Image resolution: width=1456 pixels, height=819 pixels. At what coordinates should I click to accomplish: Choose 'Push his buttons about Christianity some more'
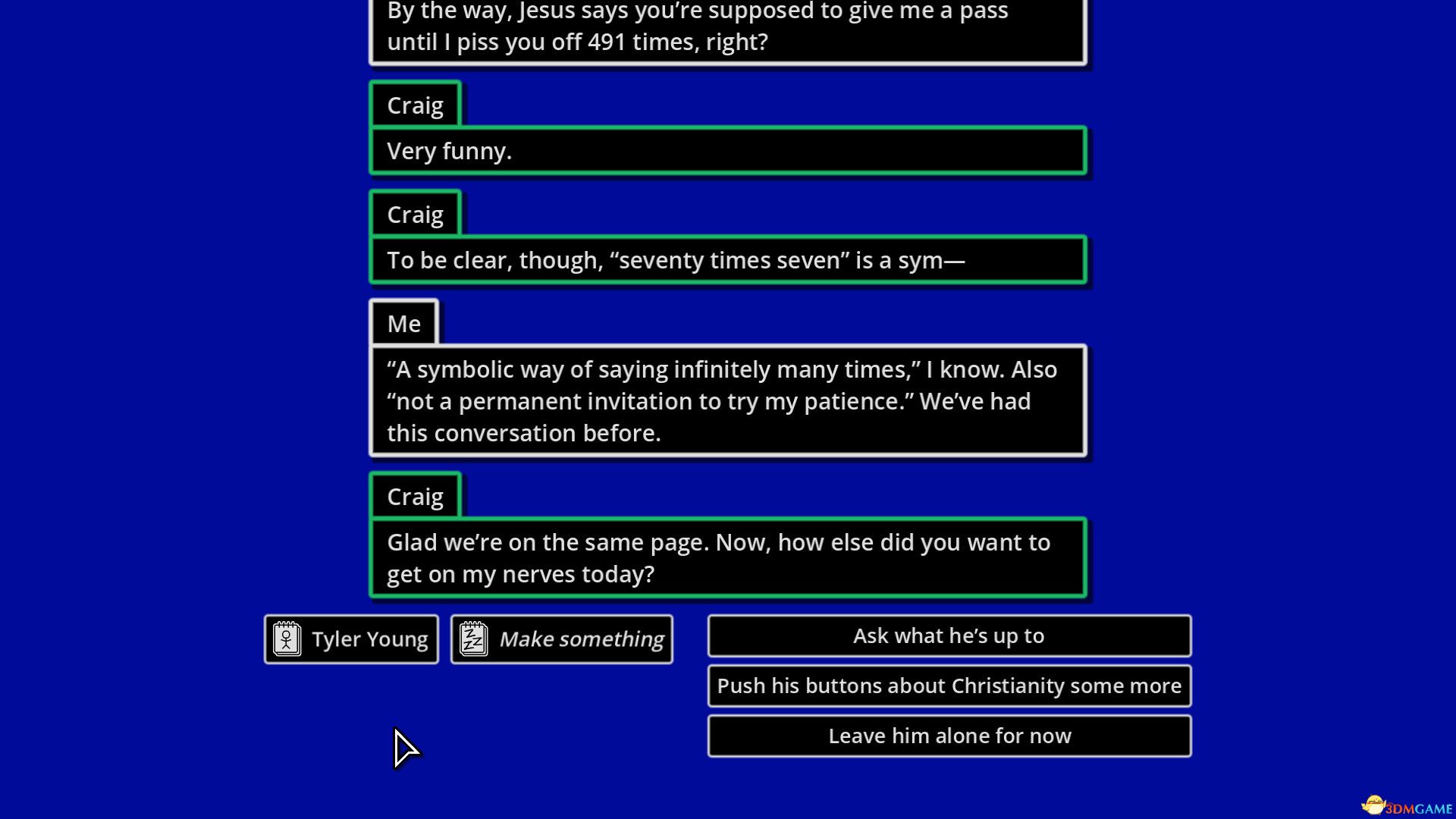948,686
